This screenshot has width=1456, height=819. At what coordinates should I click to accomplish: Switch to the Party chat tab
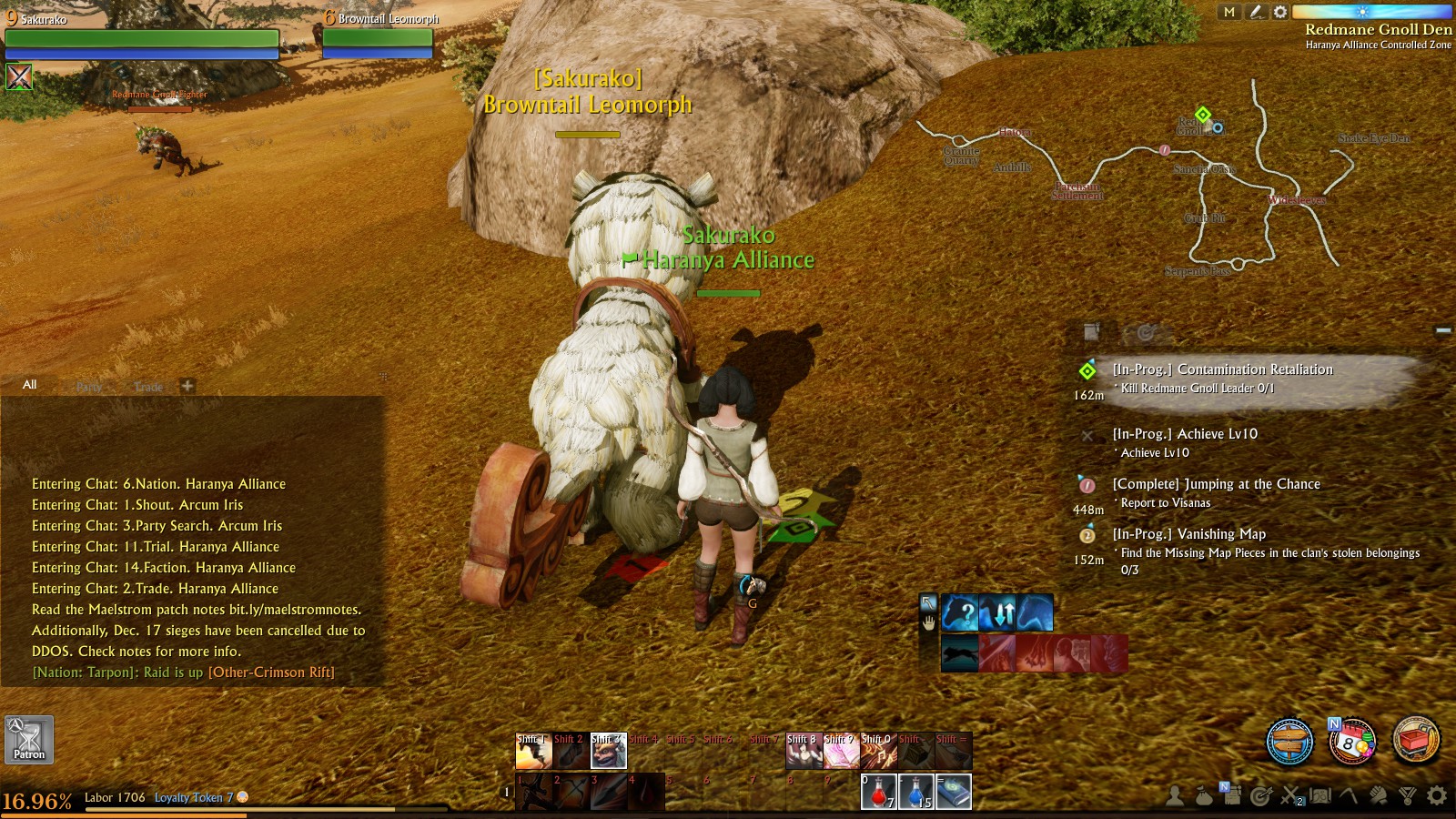point(88,386)
